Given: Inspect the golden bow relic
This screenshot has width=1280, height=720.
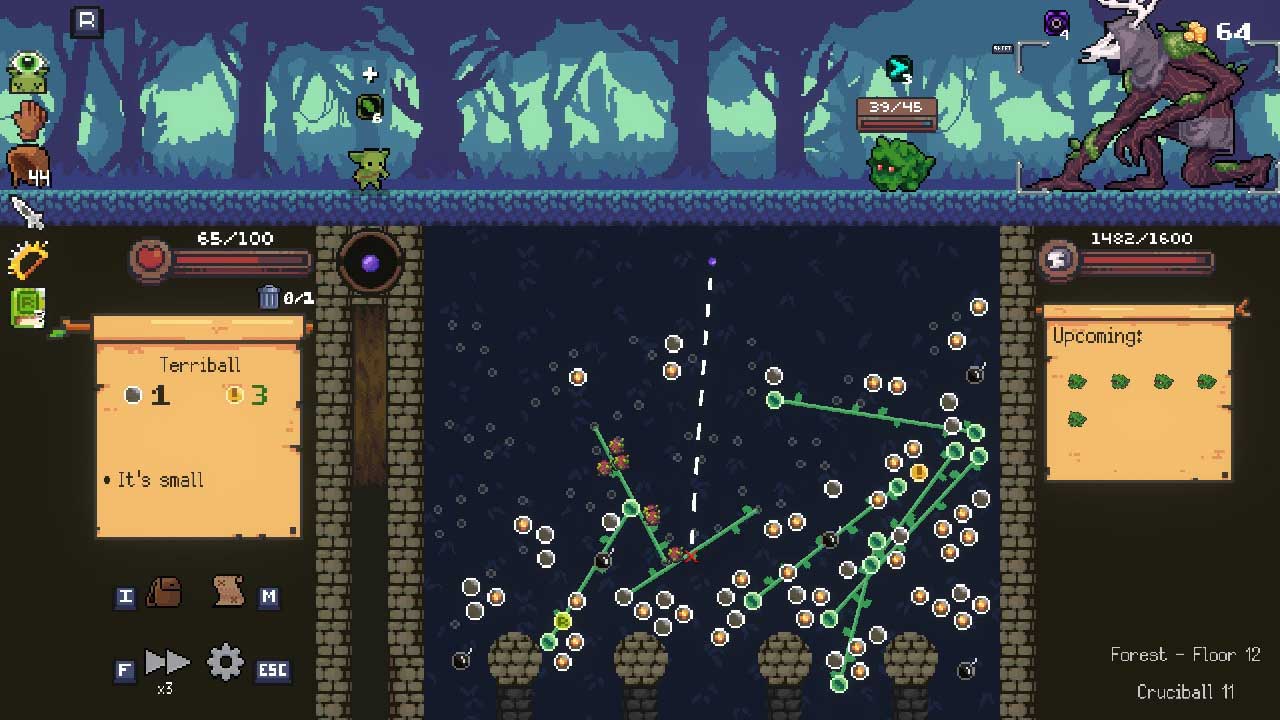Looking at the screenshot, I should (28, 260).
